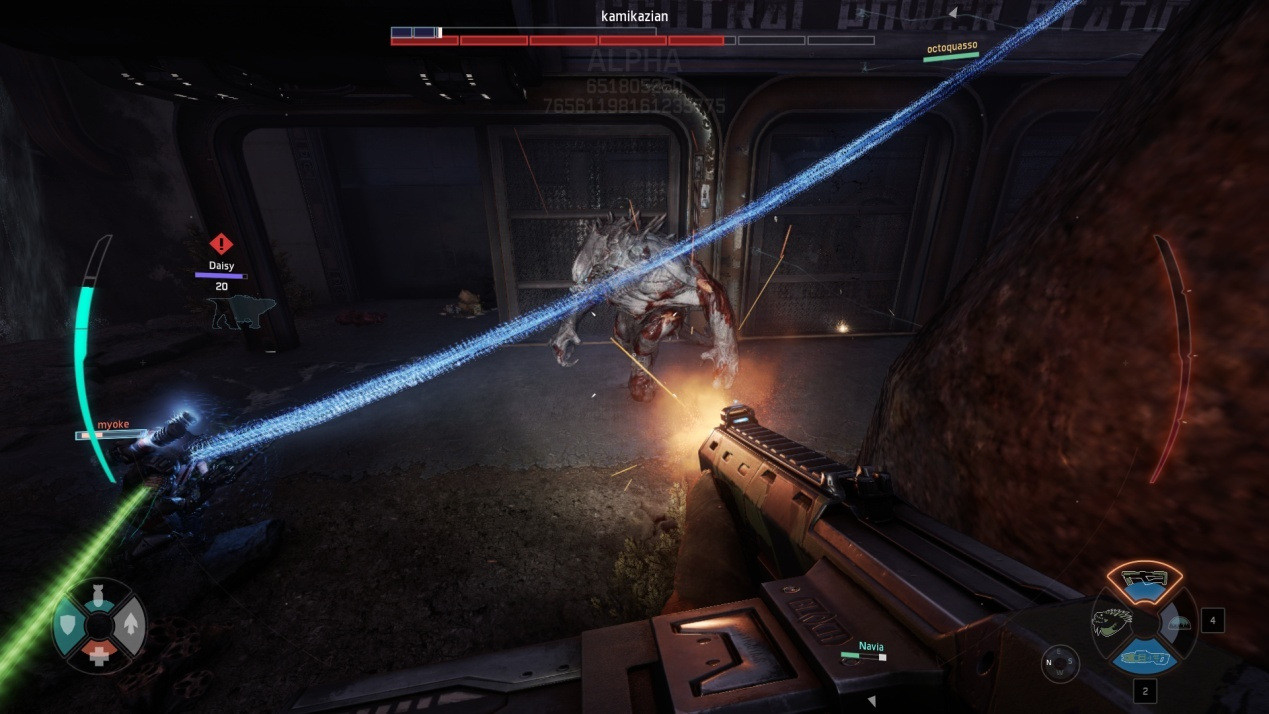Select the octoquasso teammate name tag

(951, 47)
